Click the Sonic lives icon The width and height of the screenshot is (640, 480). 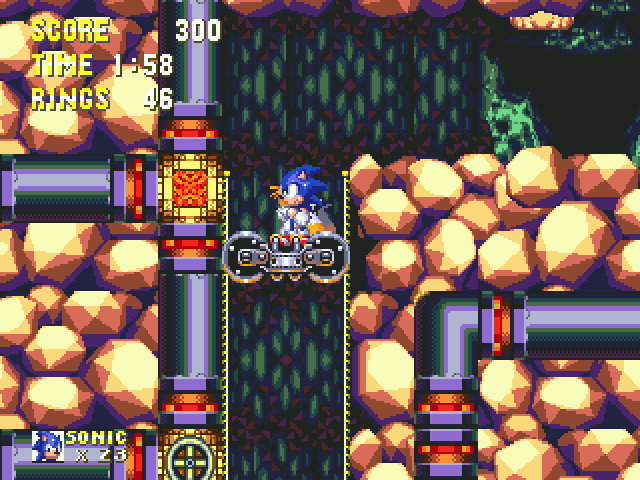point(47,446)
